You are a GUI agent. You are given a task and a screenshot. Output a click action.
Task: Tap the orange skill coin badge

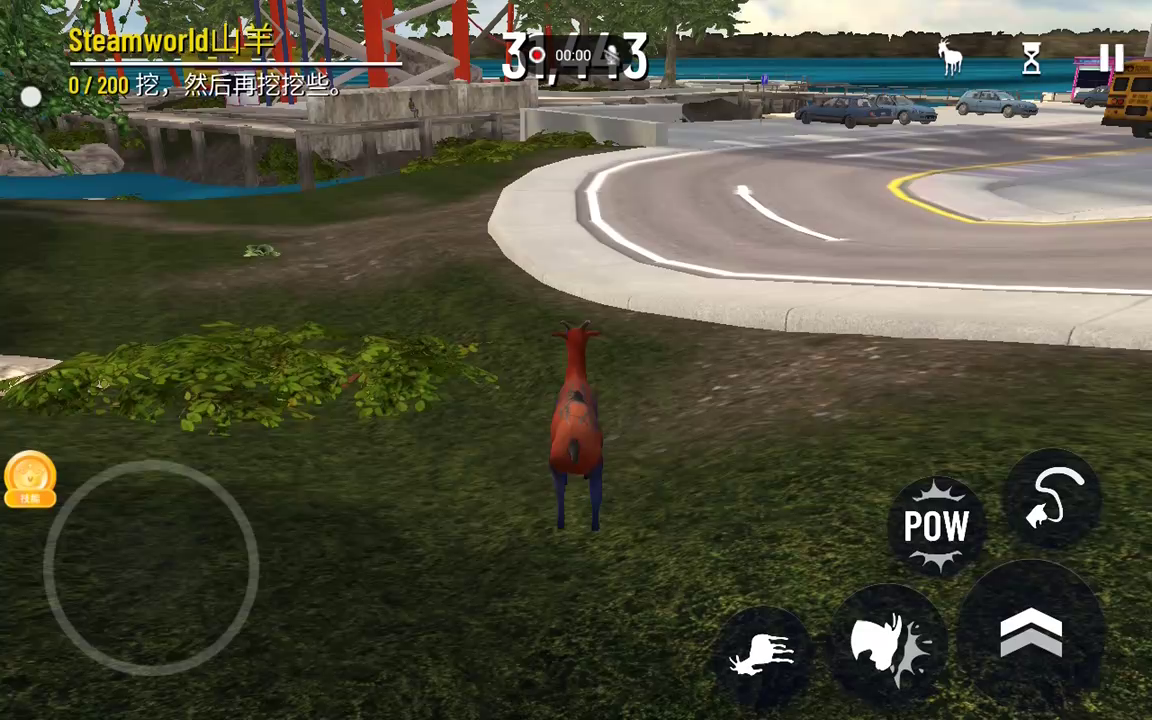pyautogui.click(x=30, y=478)
